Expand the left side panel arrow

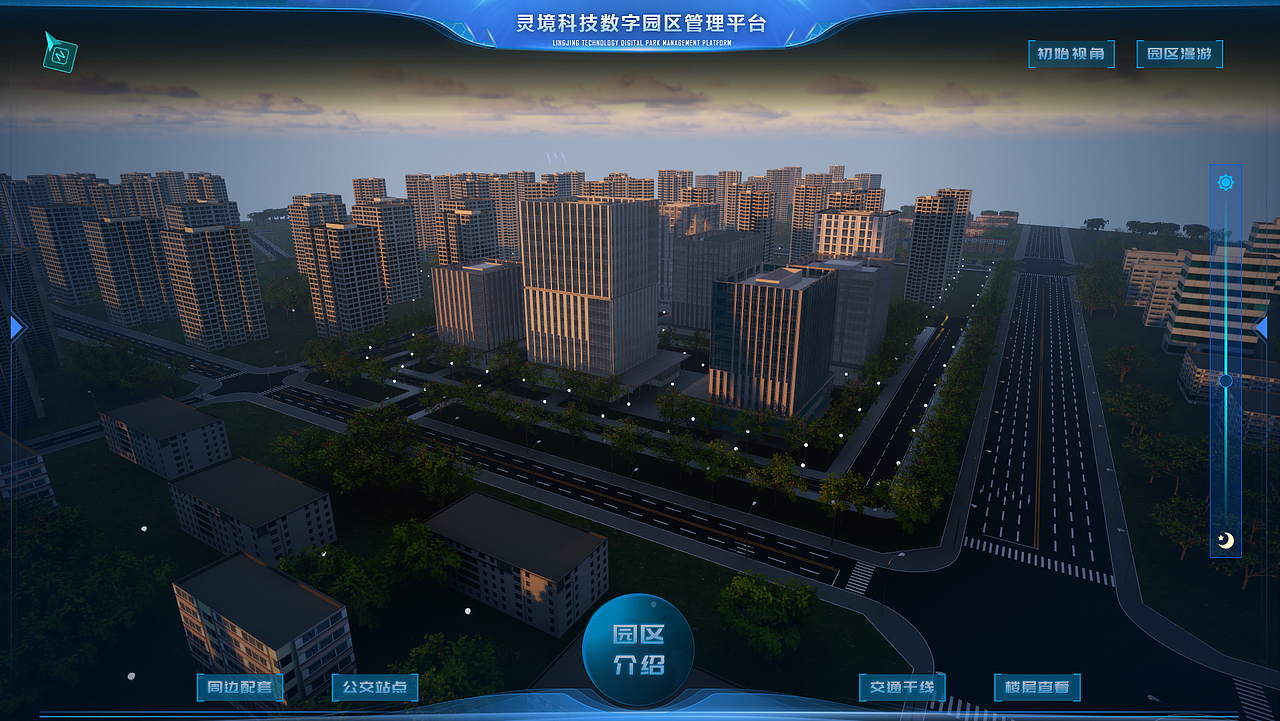pos(14,326)
